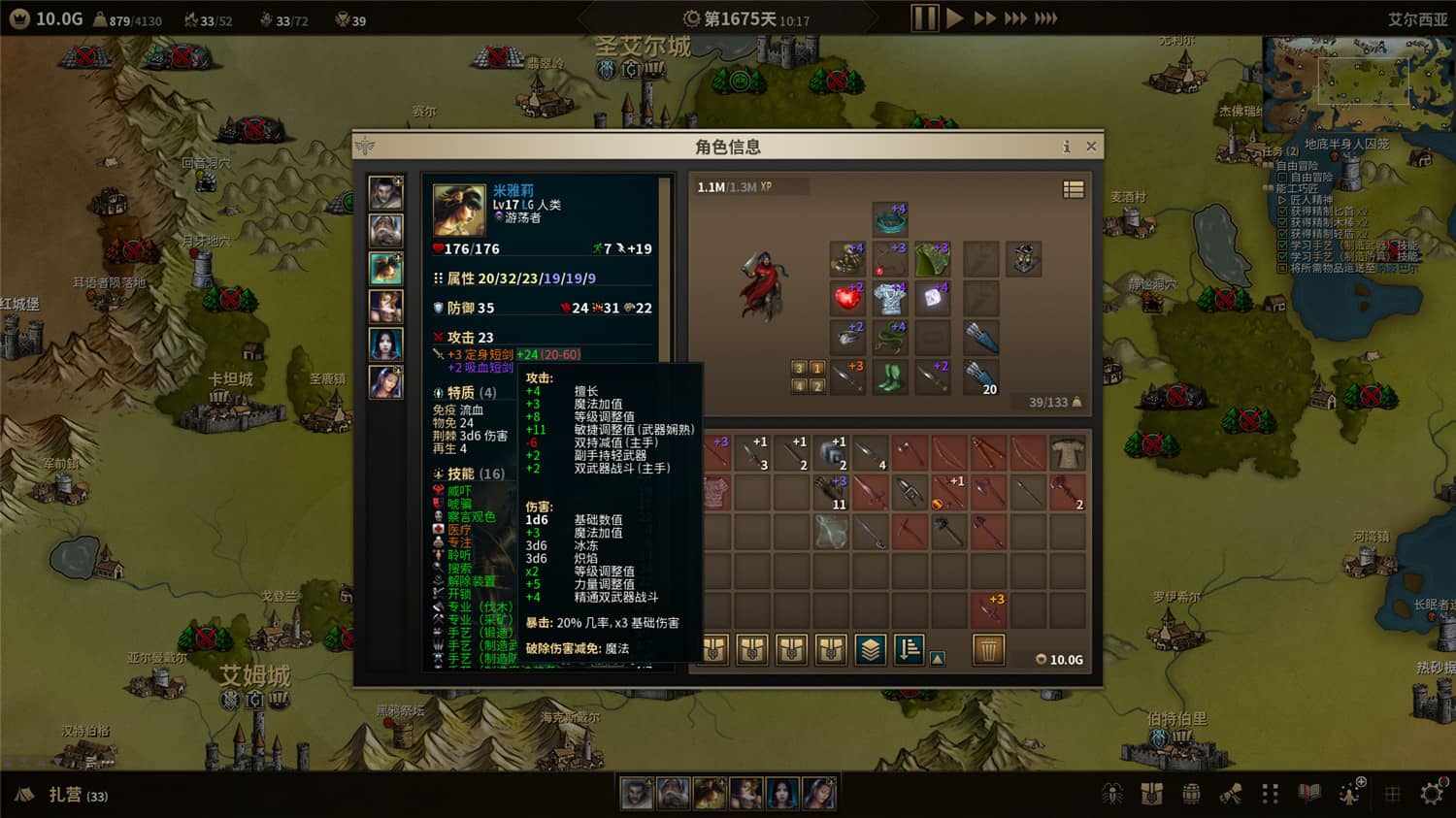Switch to the second backpack bag tab
Screen dimensions: 1456x818
750,649
